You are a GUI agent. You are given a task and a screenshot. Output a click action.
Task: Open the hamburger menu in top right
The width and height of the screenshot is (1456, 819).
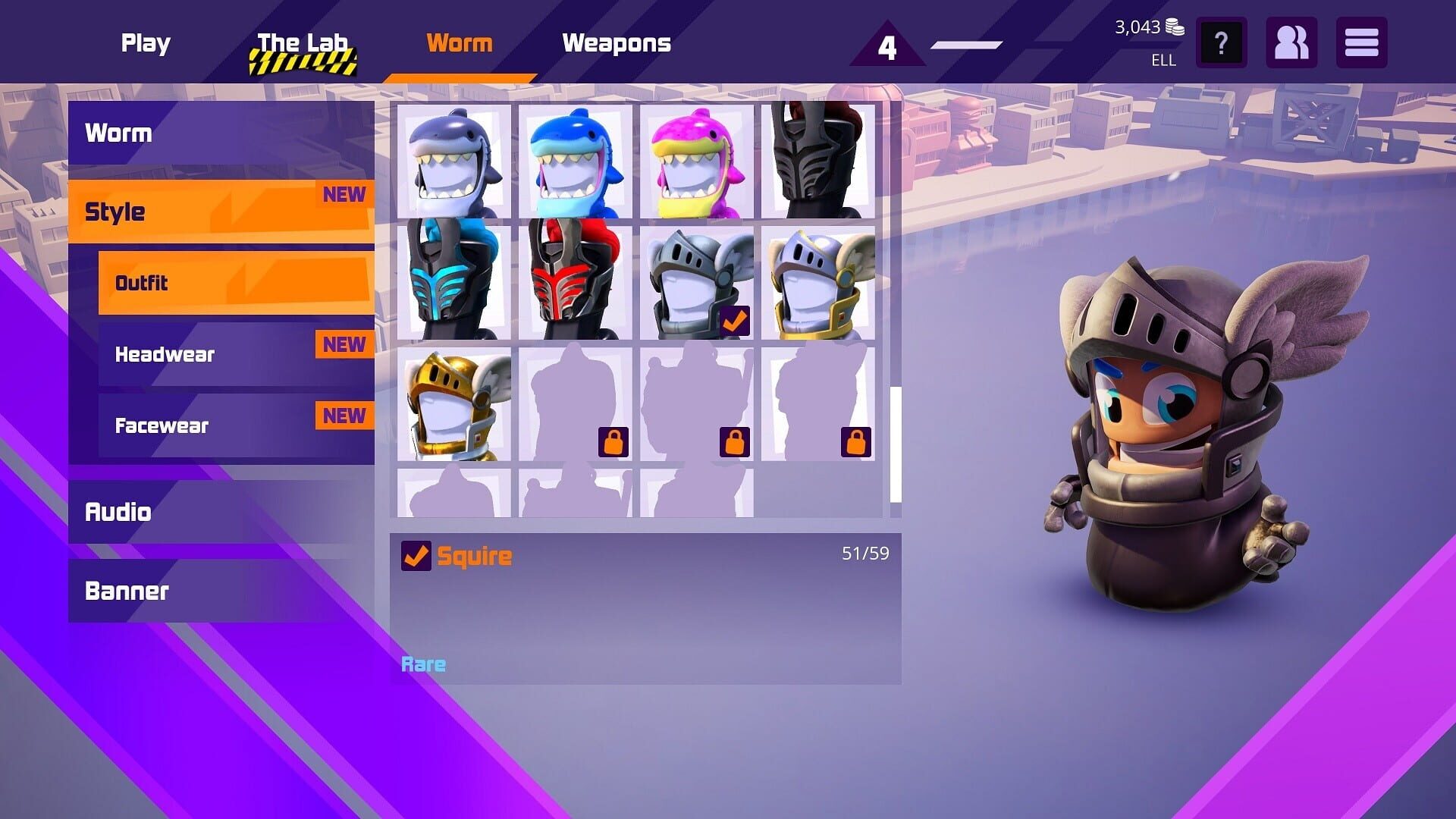click(x=1361, y=43)
